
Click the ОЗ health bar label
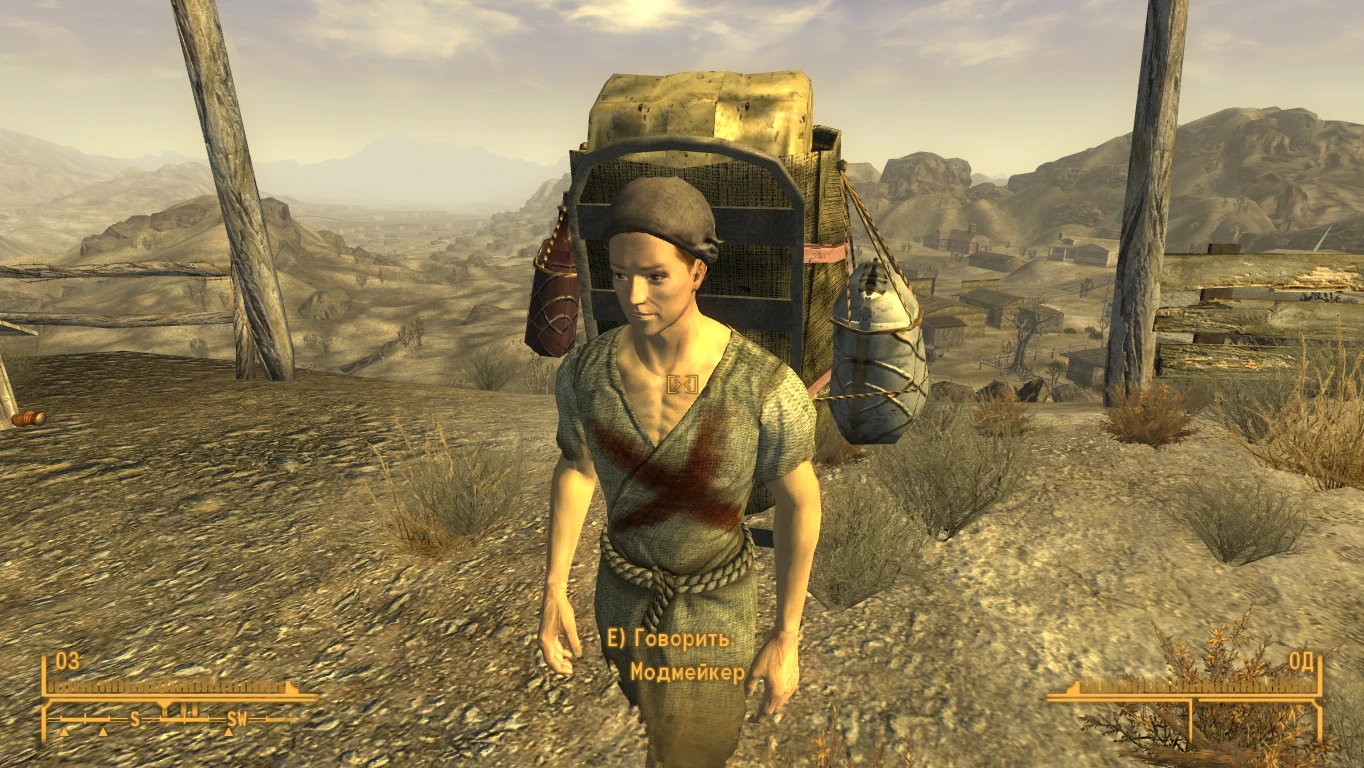pyautogui.click(x=66, y=661)
